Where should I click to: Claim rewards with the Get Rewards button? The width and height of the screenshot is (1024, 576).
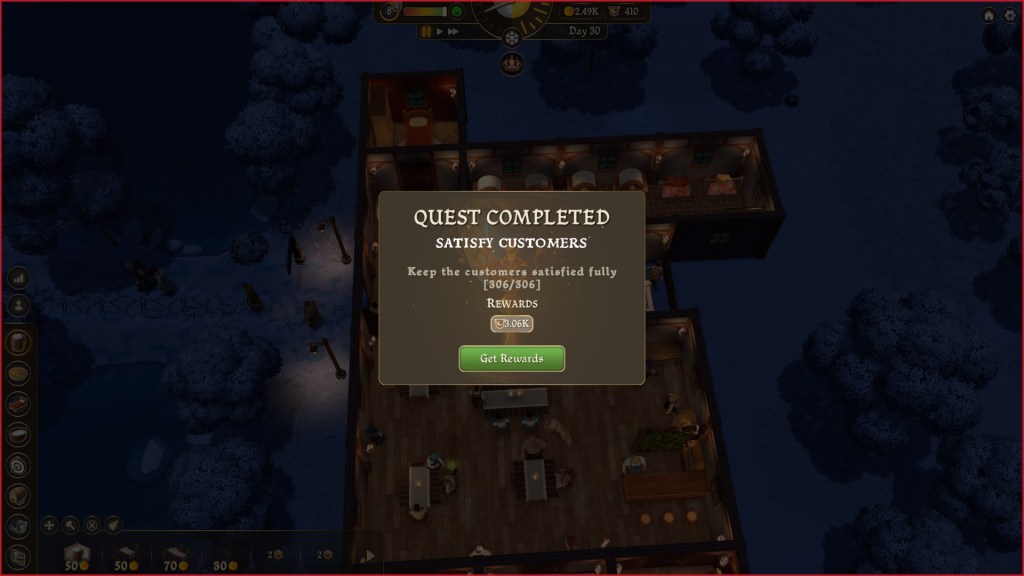[511, 358]
